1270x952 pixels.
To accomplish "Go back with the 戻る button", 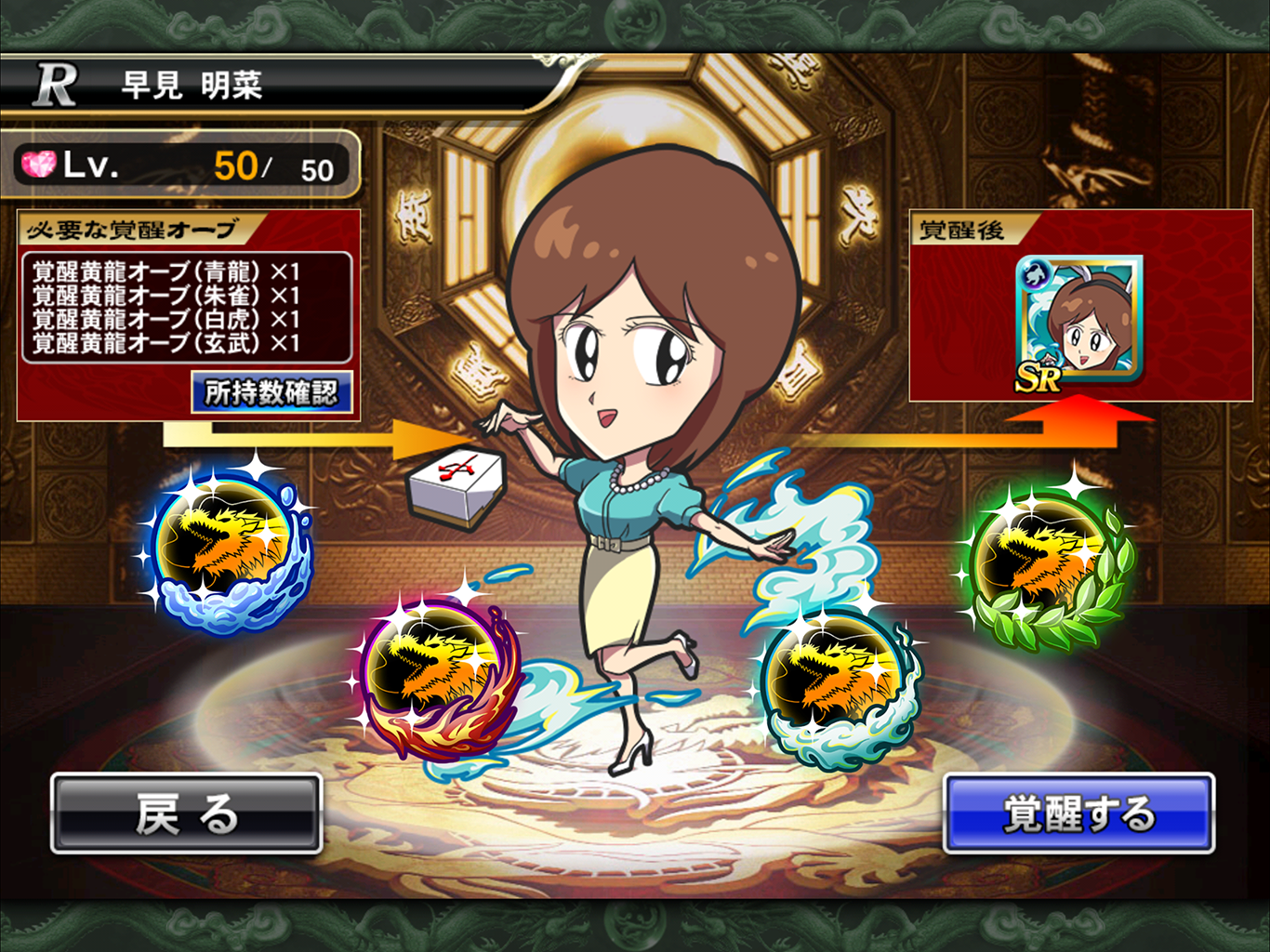I will (x=186, y=814).
